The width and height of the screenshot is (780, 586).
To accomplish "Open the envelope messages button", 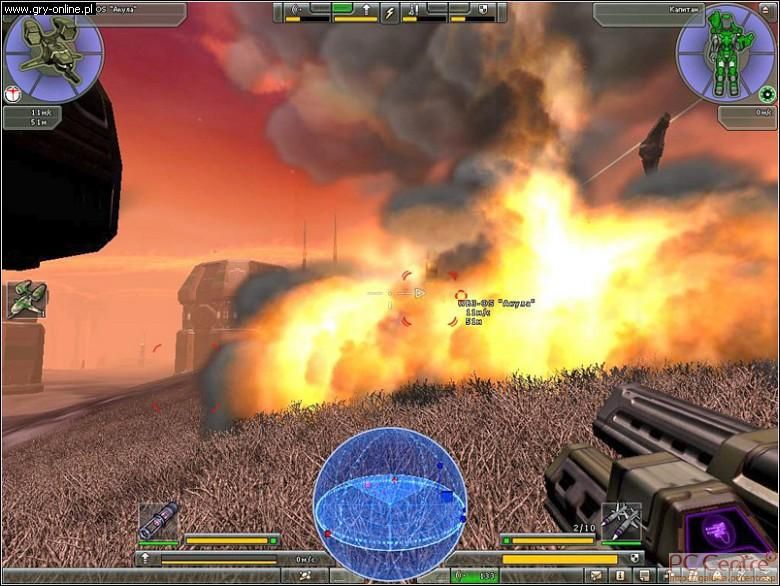I will point(596,575).
